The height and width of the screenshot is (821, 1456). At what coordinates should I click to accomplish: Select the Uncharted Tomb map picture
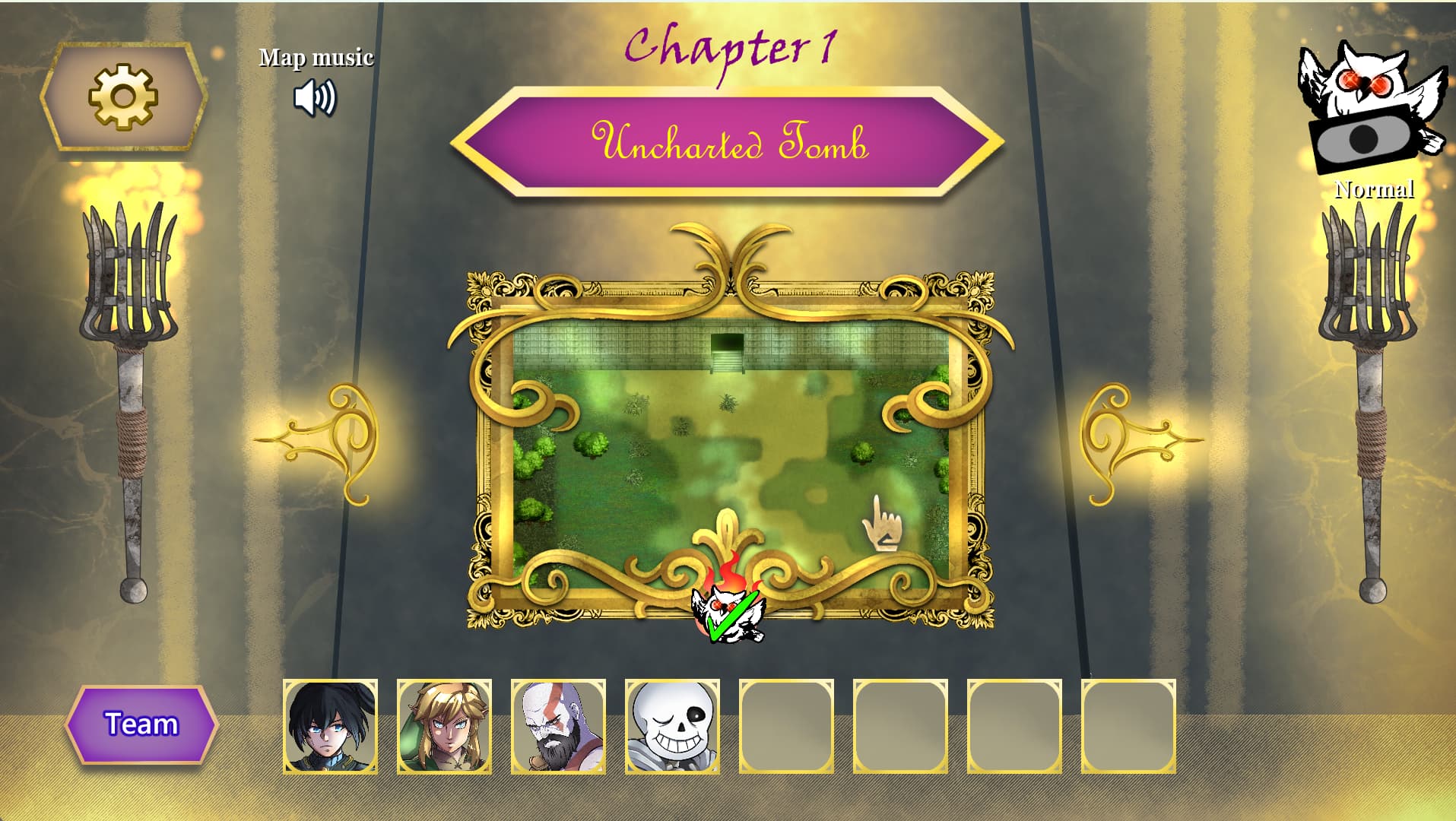[730, 449]
